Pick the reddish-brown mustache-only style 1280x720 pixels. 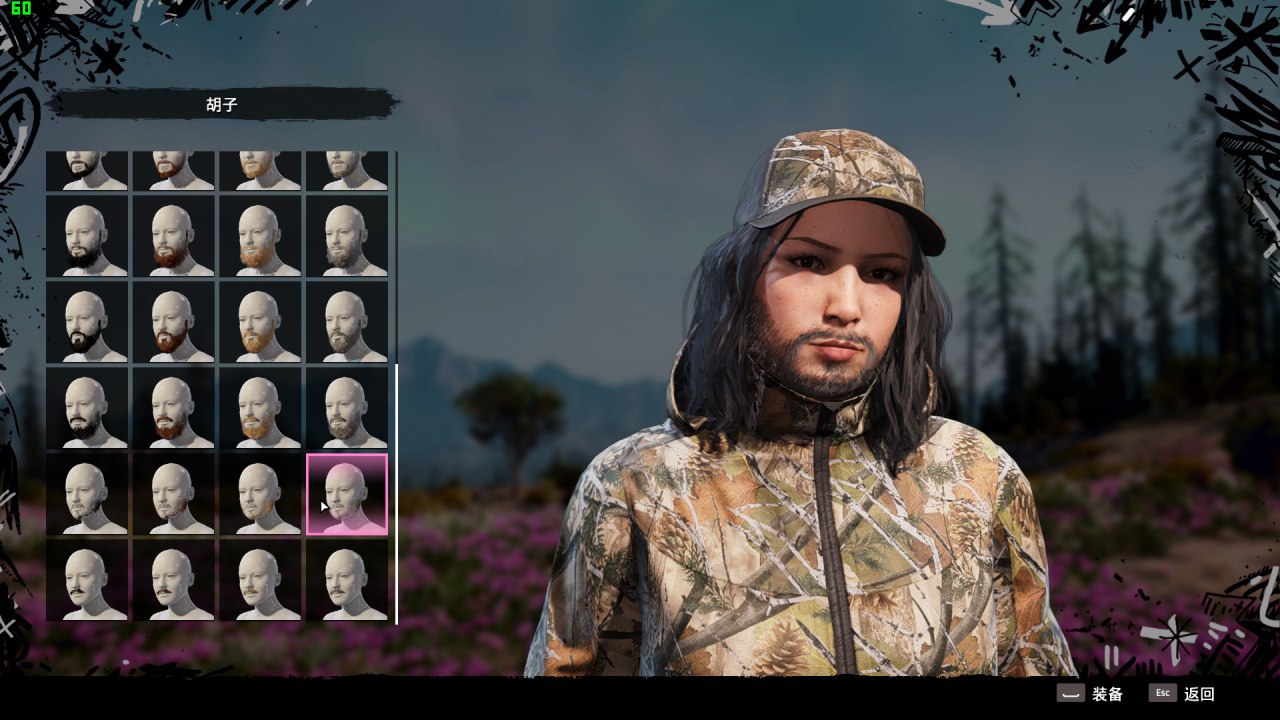tap(173, 580)
